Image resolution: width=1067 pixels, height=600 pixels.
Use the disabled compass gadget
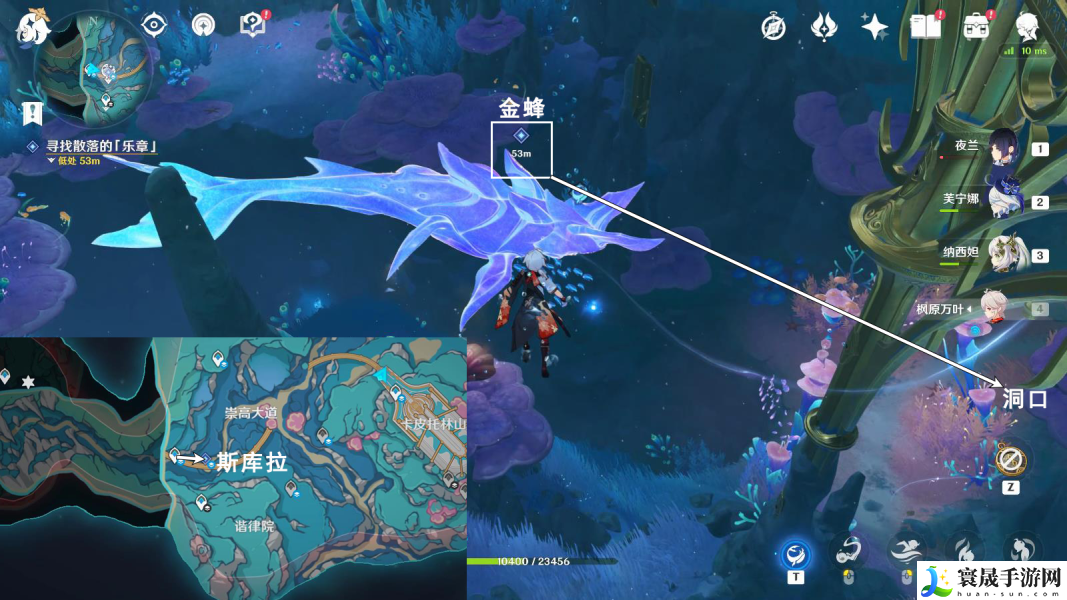pos(1009,461)
